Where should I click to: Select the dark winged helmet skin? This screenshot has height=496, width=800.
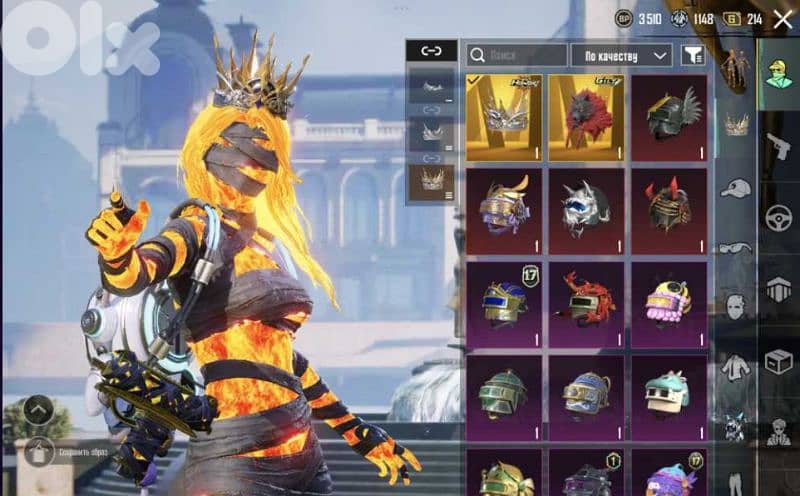669,117
